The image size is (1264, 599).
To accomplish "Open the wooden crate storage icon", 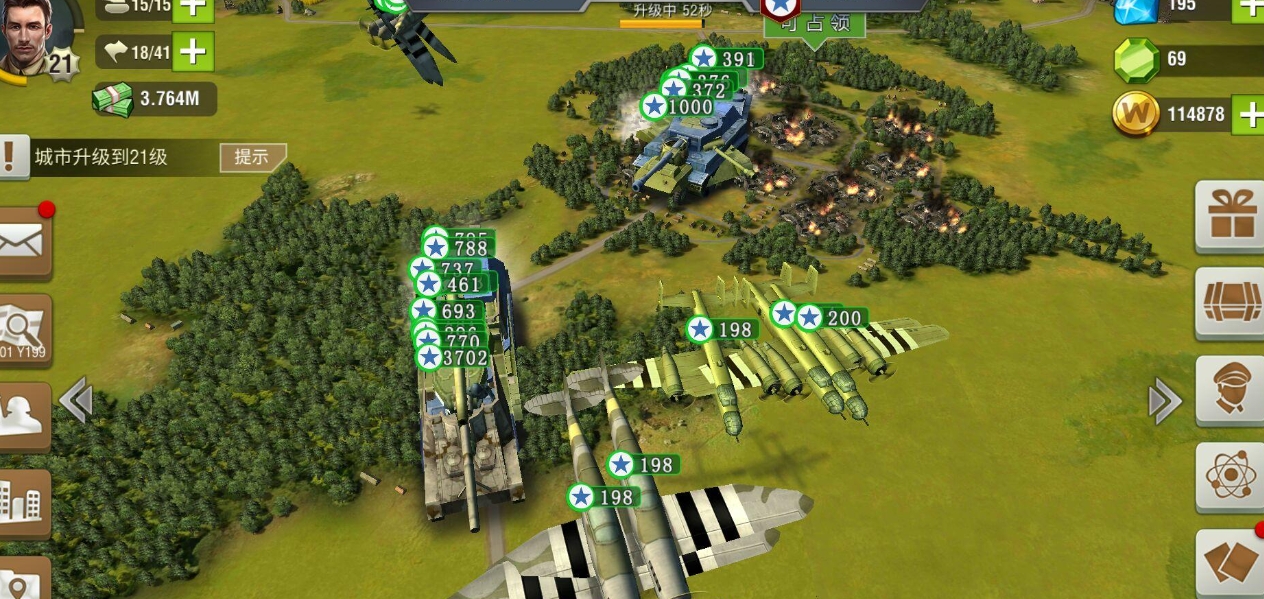I will click(x=1230, y=302).
